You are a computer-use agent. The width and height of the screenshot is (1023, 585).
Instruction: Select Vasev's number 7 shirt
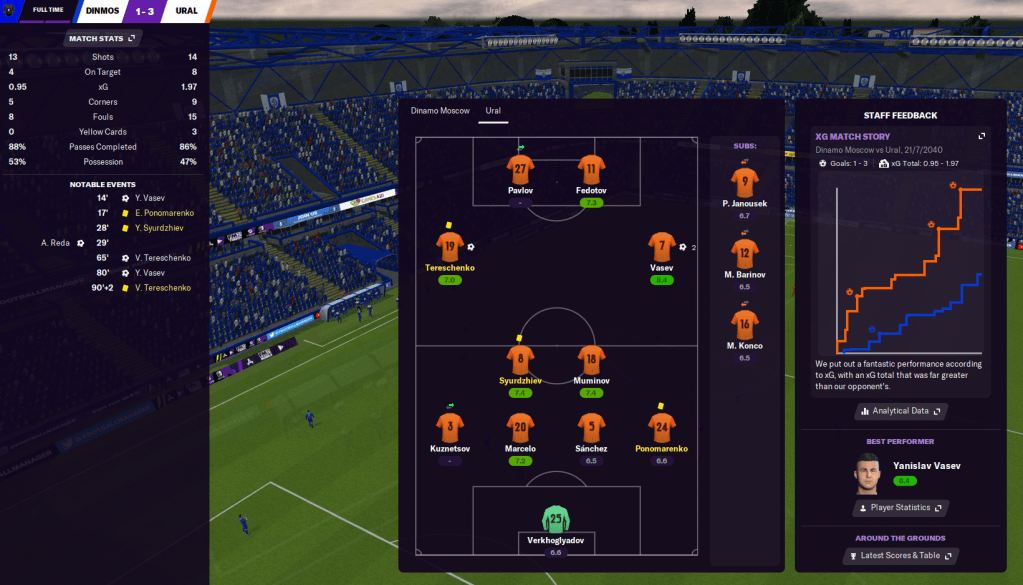pos(661,247)
